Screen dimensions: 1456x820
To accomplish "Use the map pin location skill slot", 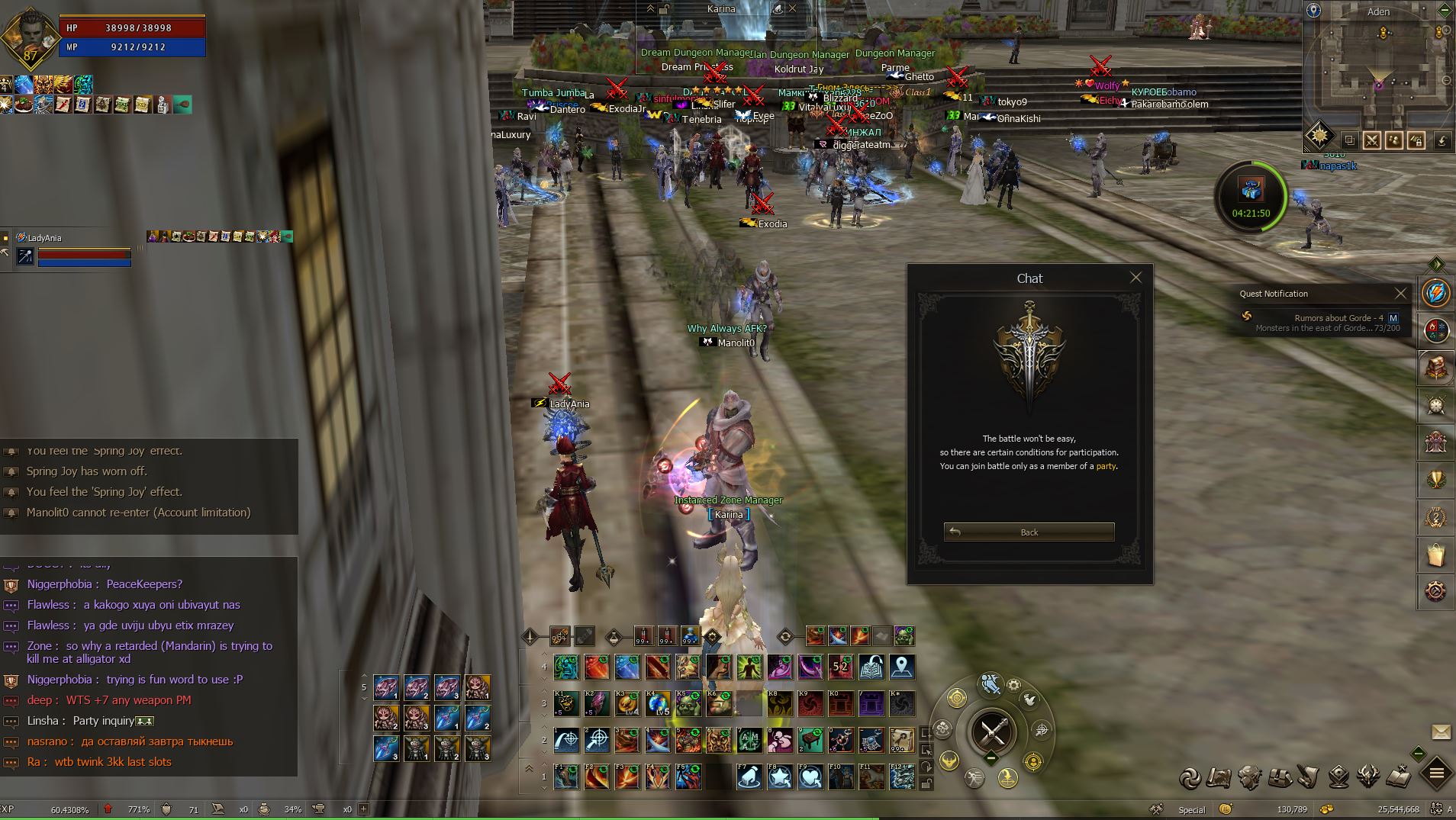I will (x=901, y=667).
